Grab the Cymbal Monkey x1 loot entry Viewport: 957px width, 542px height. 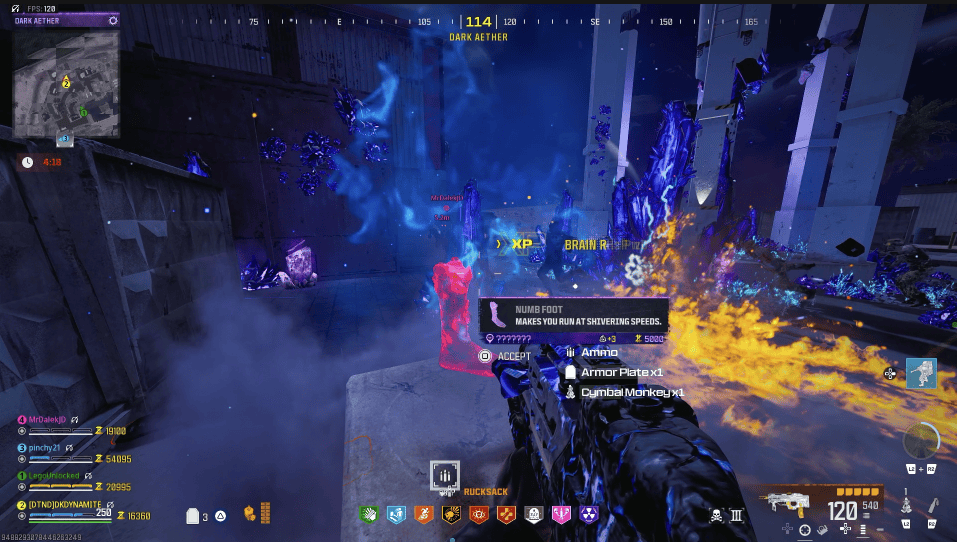(x=632, y=392)
